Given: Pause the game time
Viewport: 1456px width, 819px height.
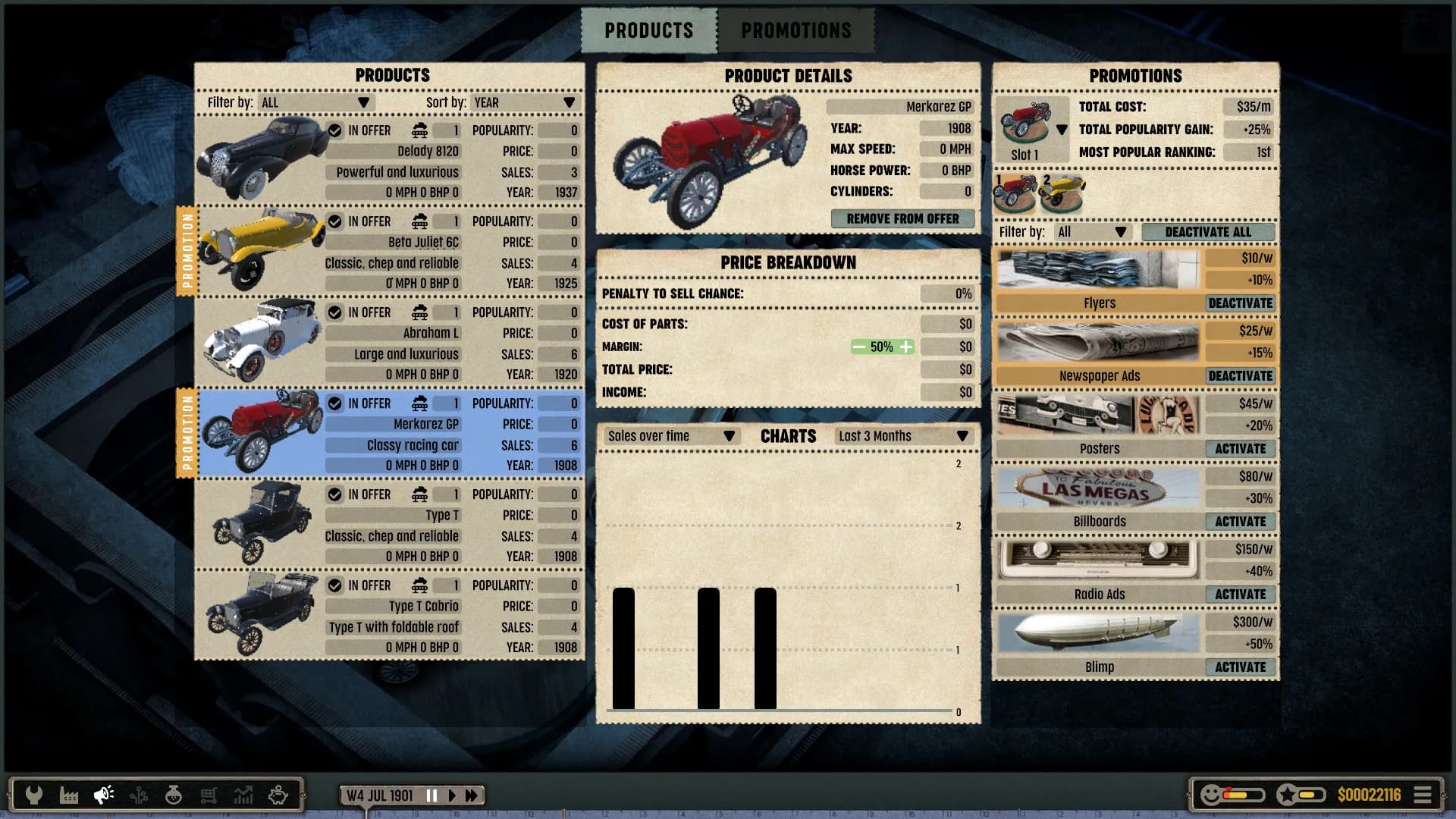Looking at the screenshot, I should click(431, 795).
